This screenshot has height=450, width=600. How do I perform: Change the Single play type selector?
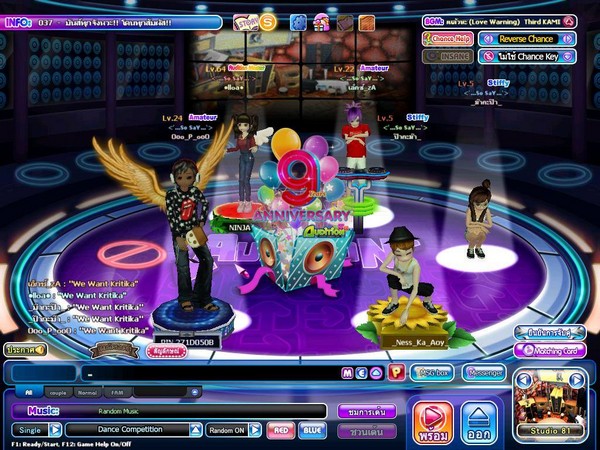tap(37, 430)
